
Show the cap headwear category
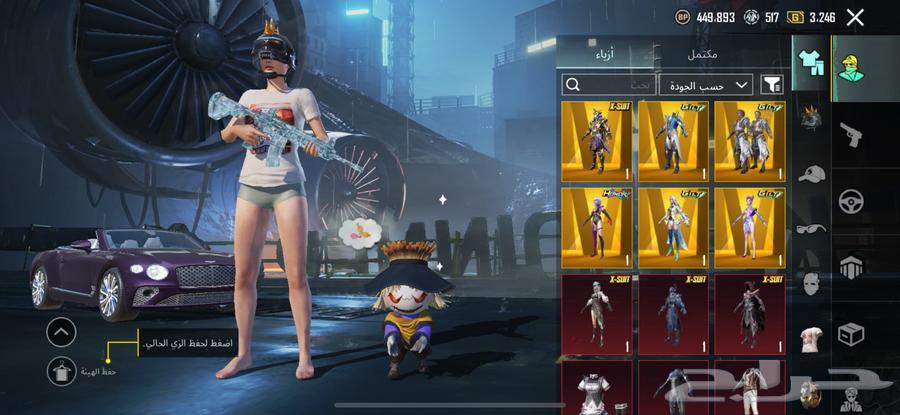(x=810, y=173)
